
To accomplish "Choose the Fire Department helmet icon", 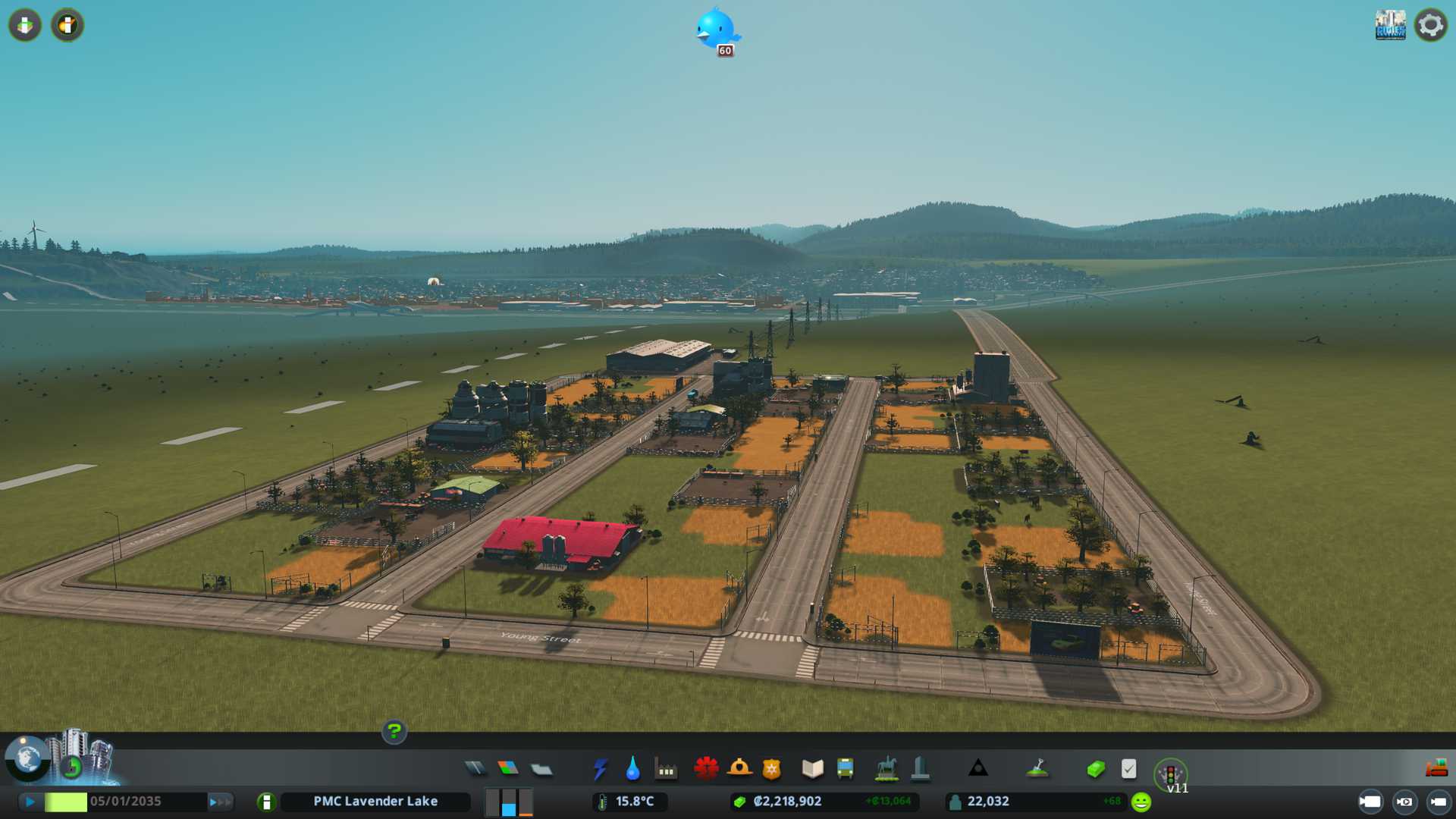I will click(739, 769).
